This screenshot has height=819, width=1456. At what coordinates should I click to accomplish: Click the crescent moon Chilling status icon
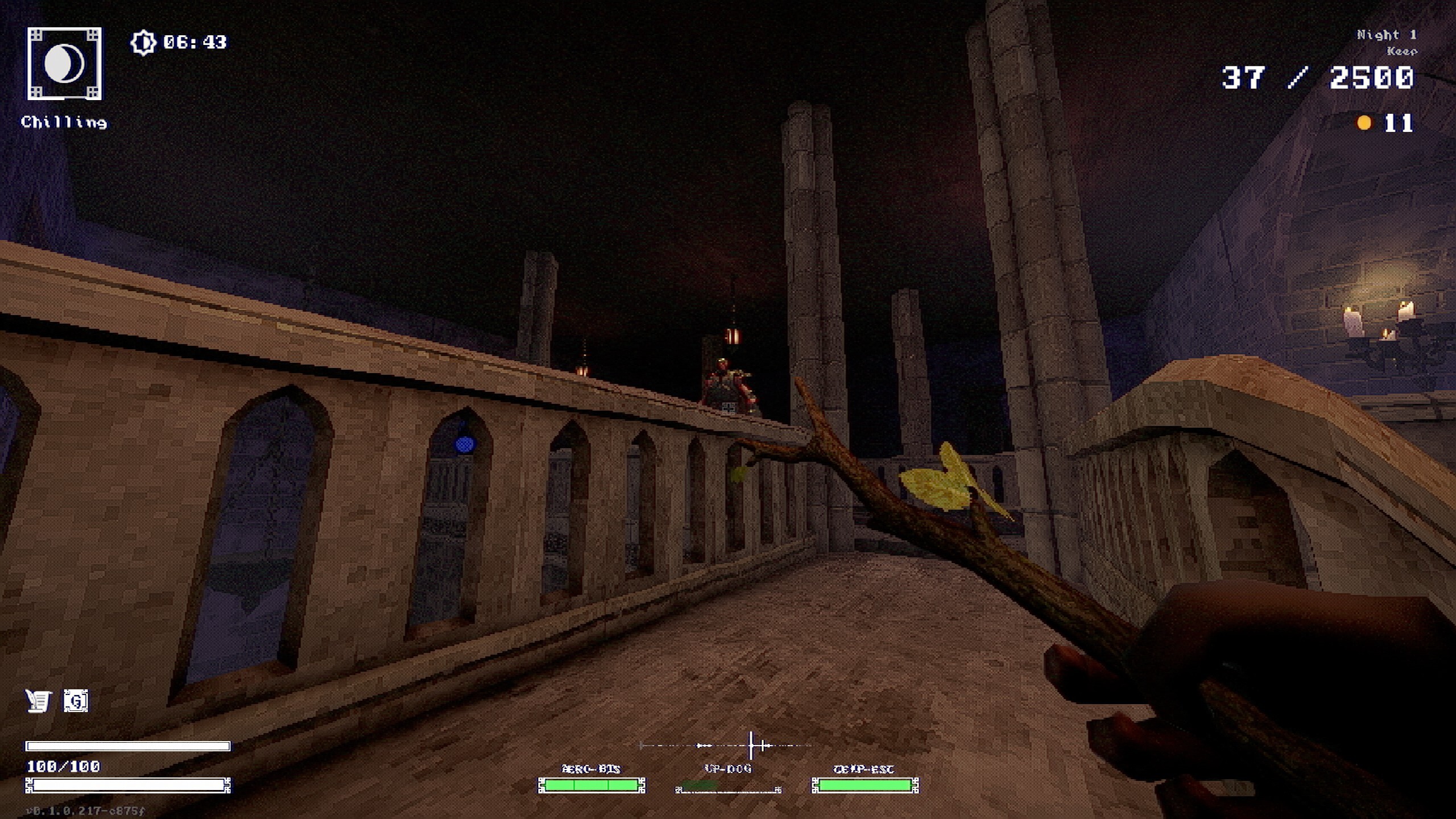pyautogui.click(x=64, y=64)
